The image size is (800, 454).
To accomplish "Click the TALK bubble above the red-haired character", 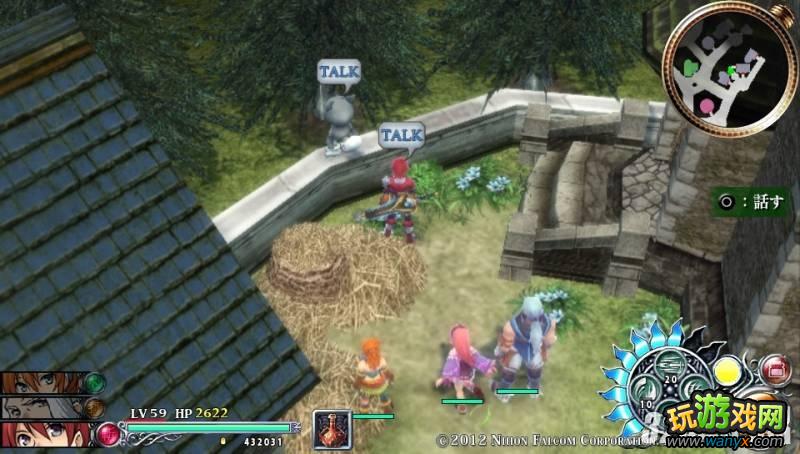I will 401,134.
